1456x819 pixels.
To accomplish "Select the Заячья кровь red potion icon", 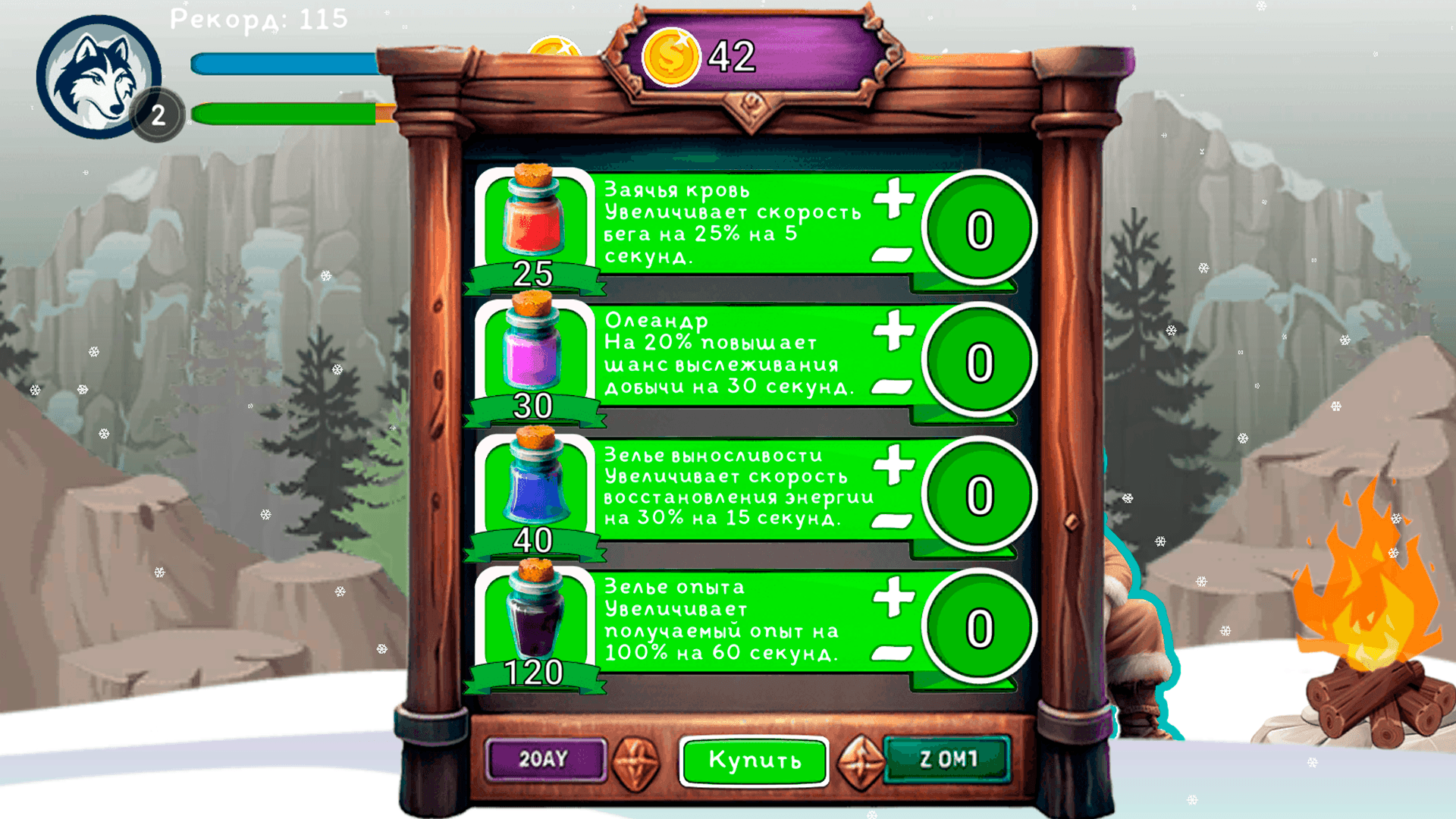I will (x=533, y=218).
